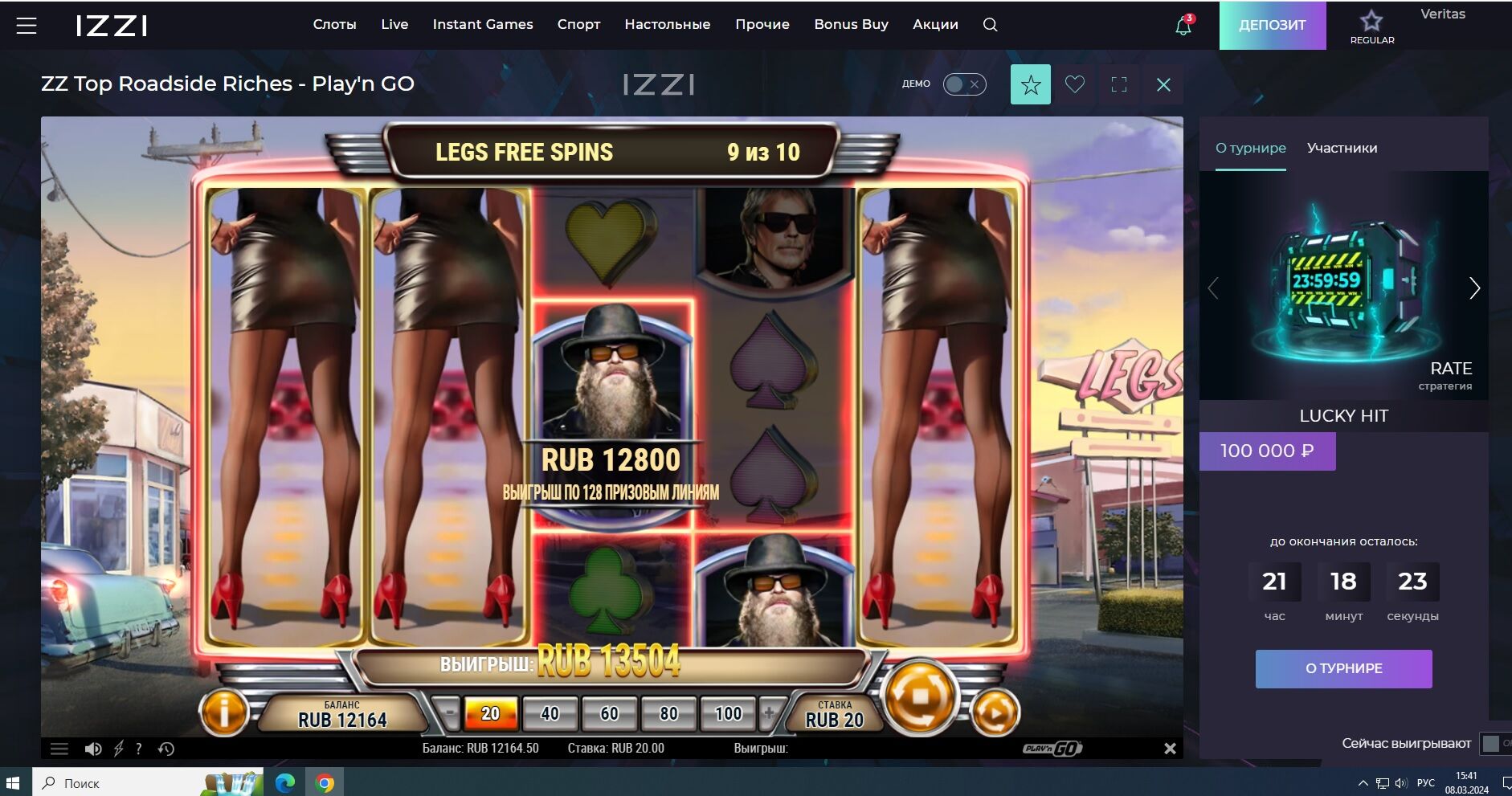Toggle the Демо mode switch

[x=964, y=84]
